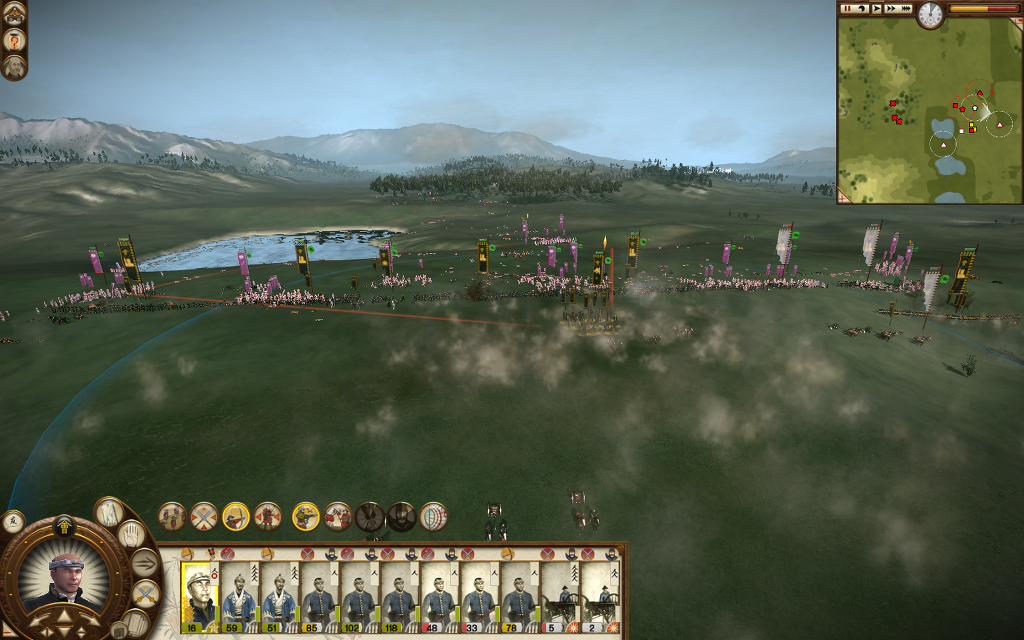Choose the unit card with 59 men
The width and height of the screenshot is (1024, 640).
click(x=239, y=595)
